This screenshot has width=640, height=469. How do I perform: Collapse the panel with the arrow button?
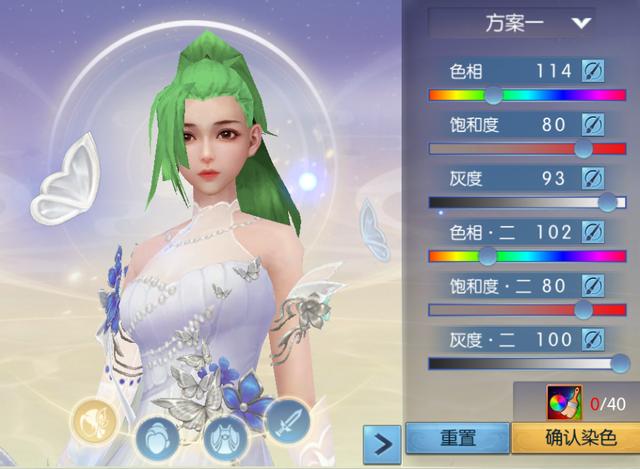point(381,440)
